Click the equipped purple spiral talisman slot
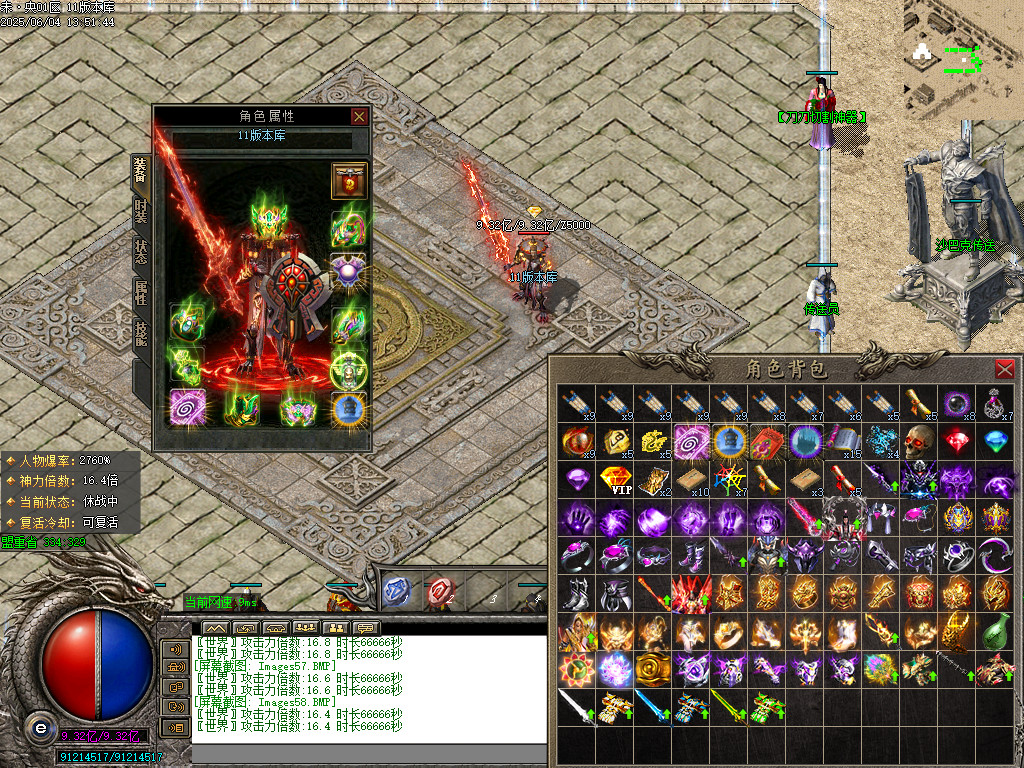 (x=187, y=408)
